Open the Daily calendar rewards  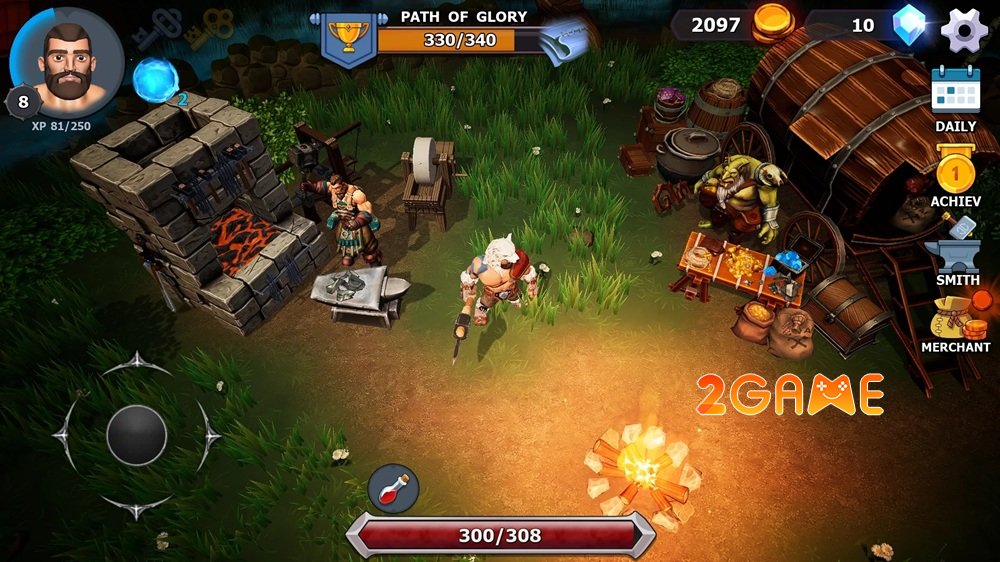955,93
